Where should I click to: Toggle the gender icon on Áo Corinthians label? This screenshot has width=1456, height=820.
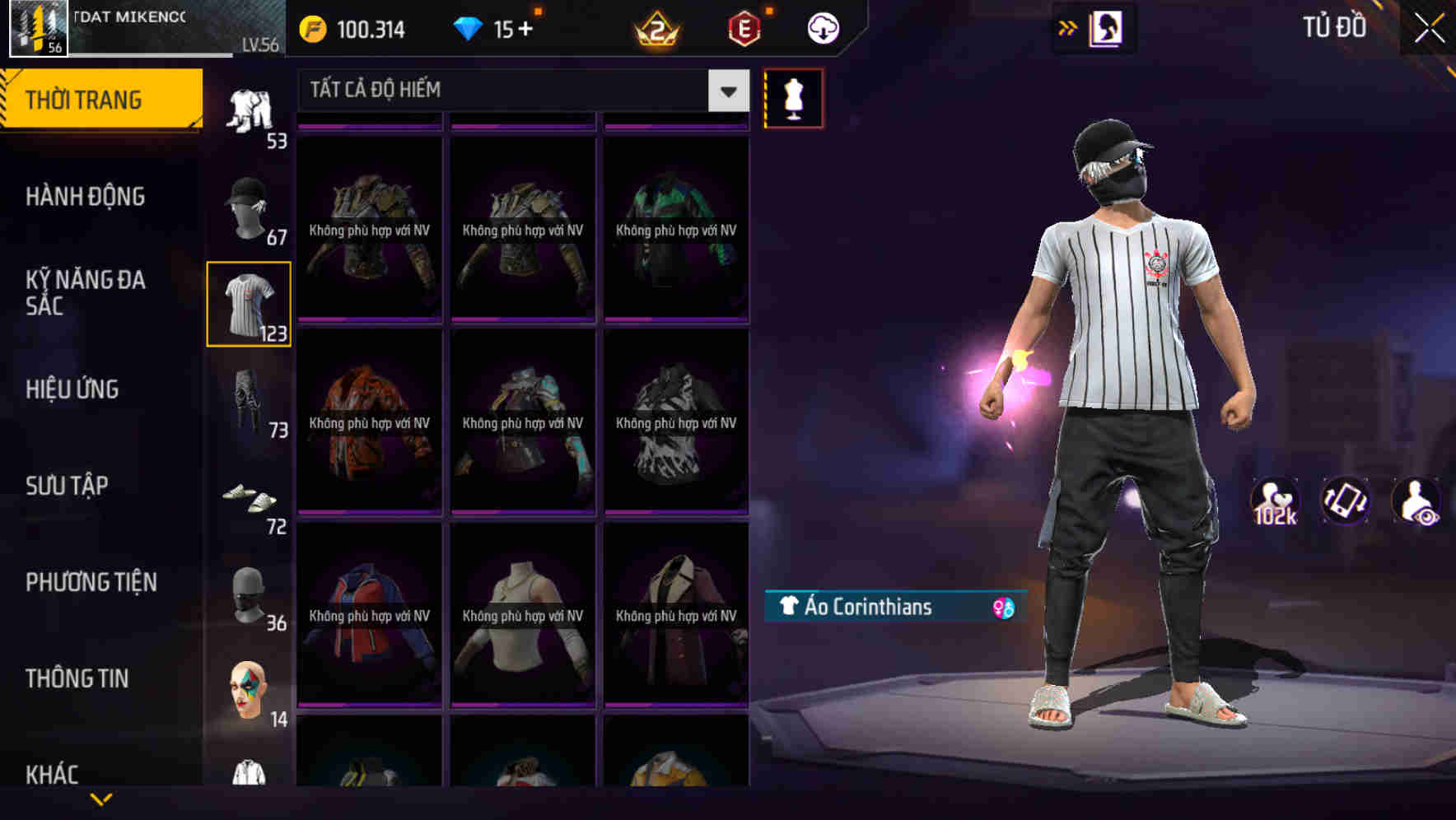pyautogui.click(x=1001, y=608)
